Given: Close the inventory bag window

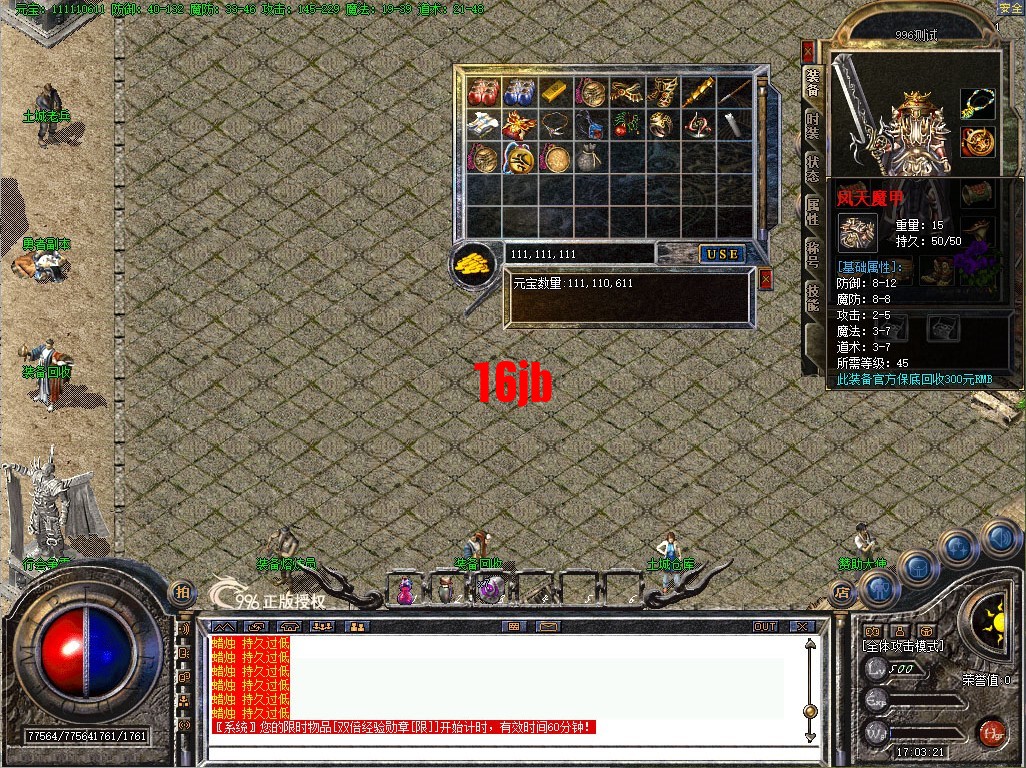Looking at the screenshot, I should [766, 279].
